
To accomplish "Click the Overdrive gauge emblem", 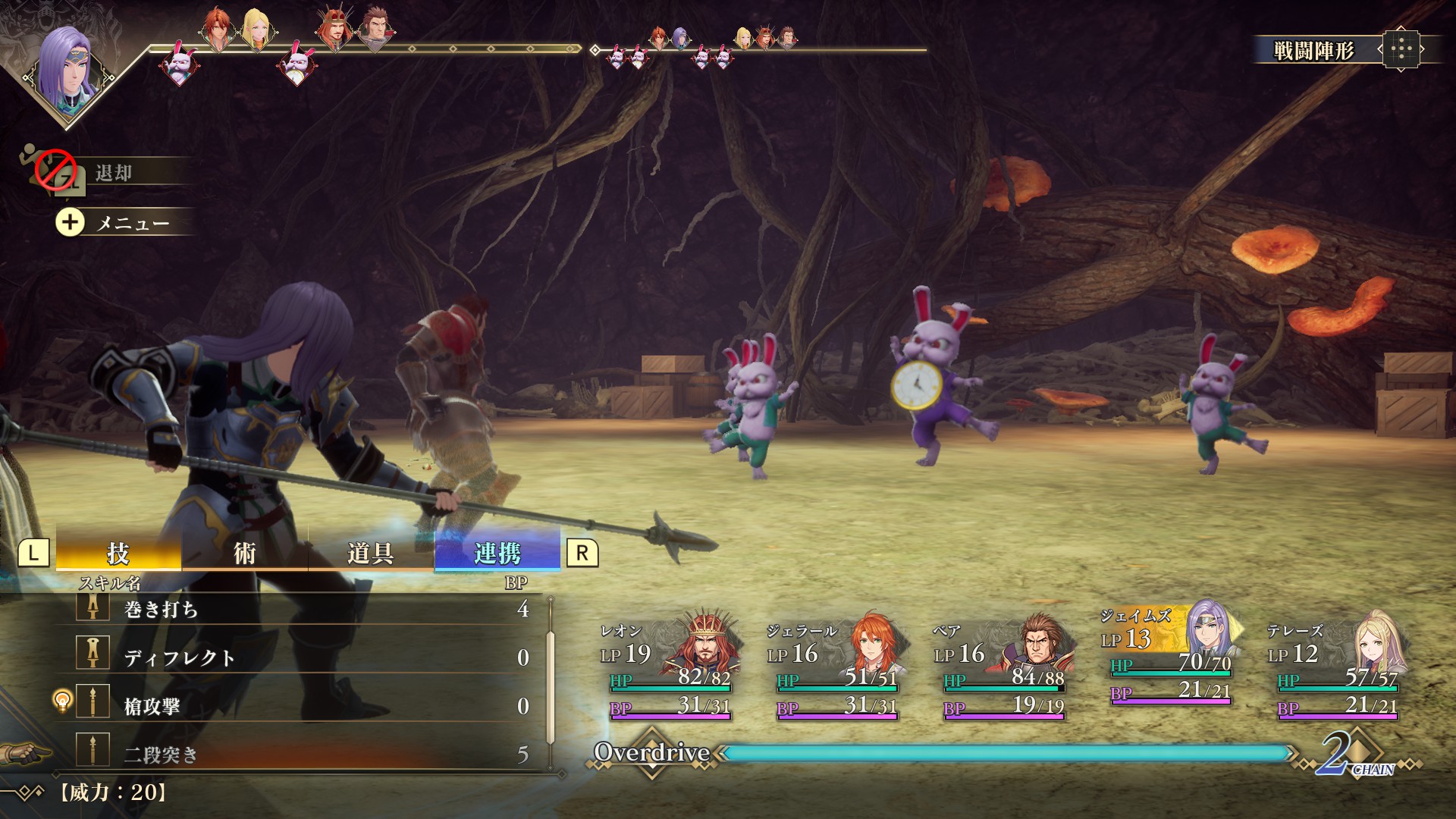I will coord(652,752).
